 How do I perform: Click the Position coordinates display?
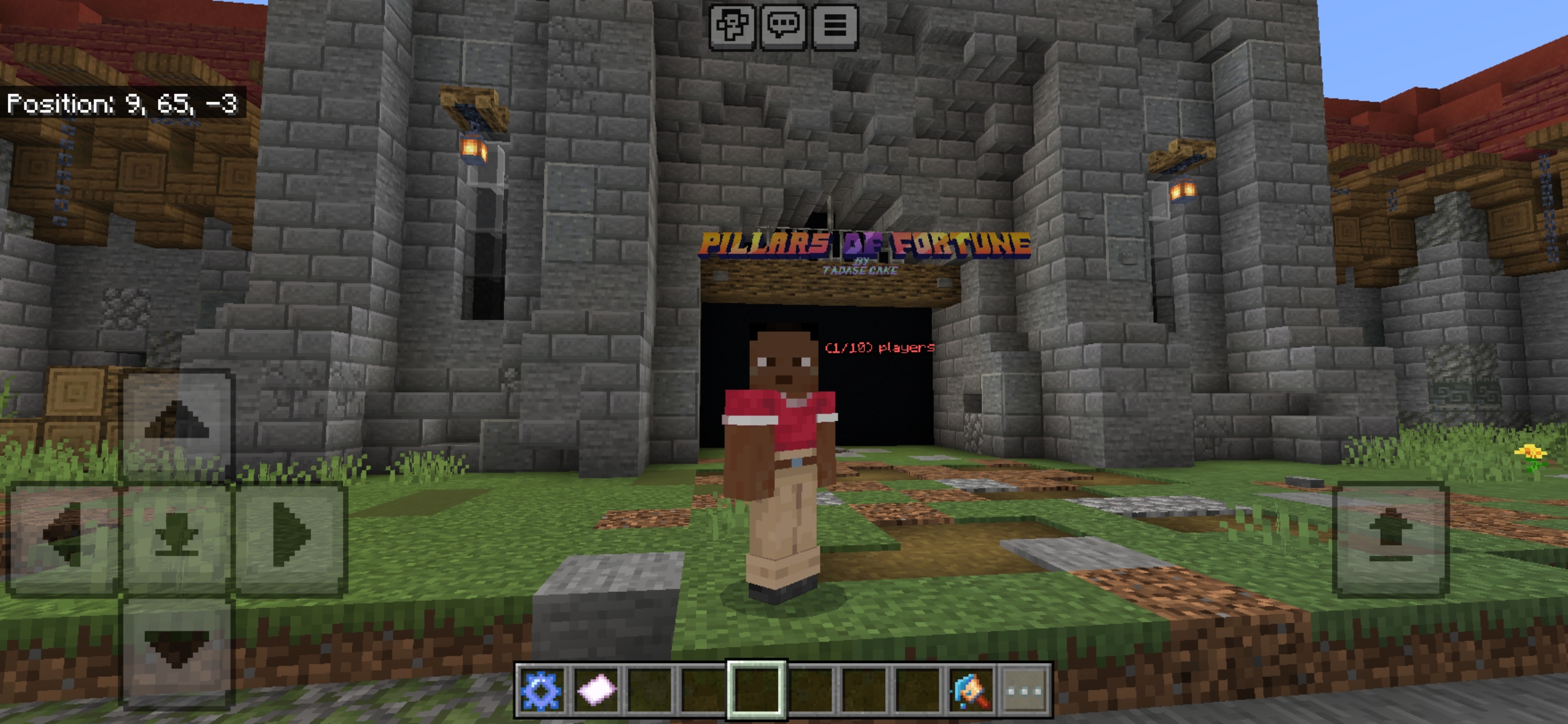point(124,104)
